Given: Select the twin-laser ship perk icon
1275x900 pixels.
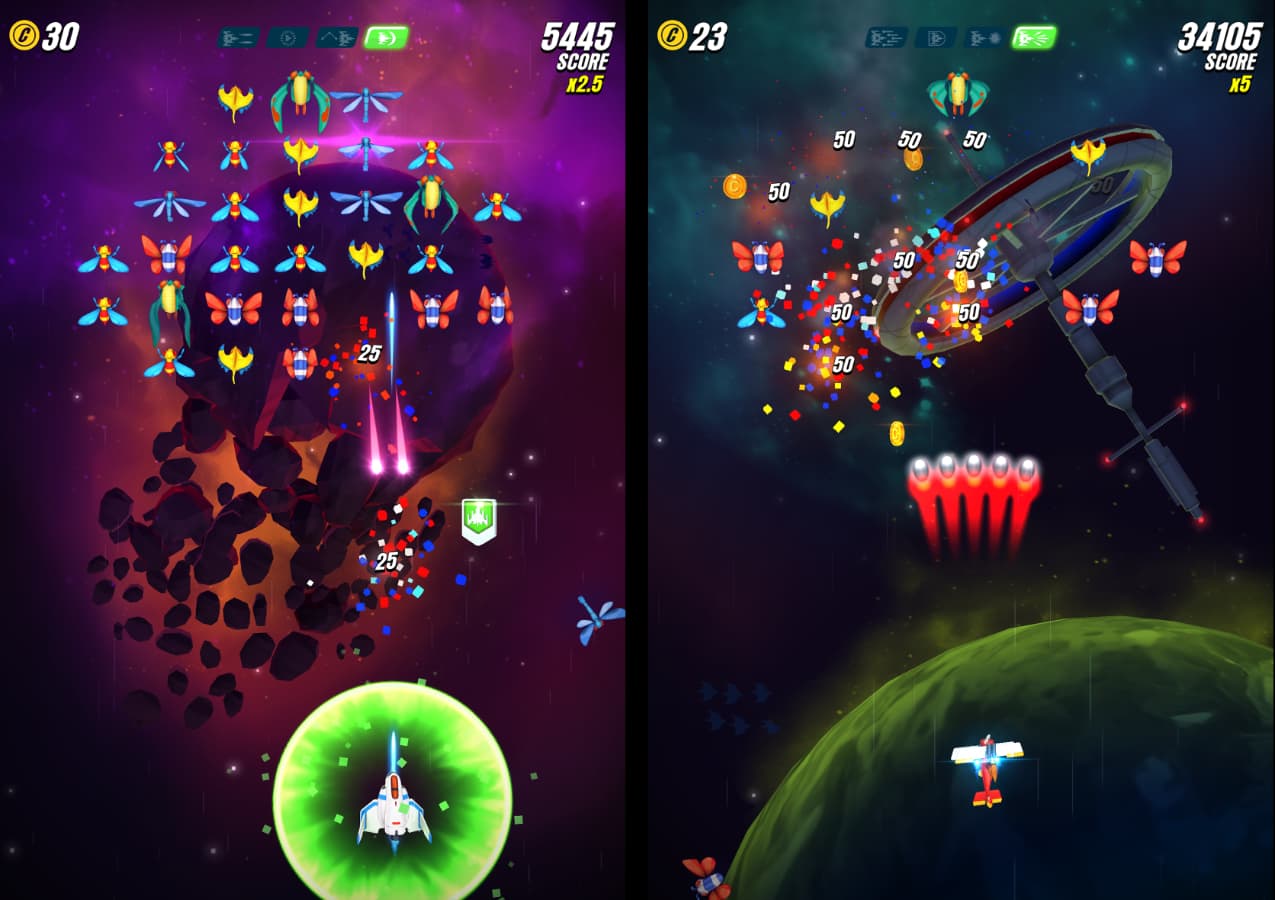Looking at the screenshot, I should pyautogui.click(x=238, y=38).
